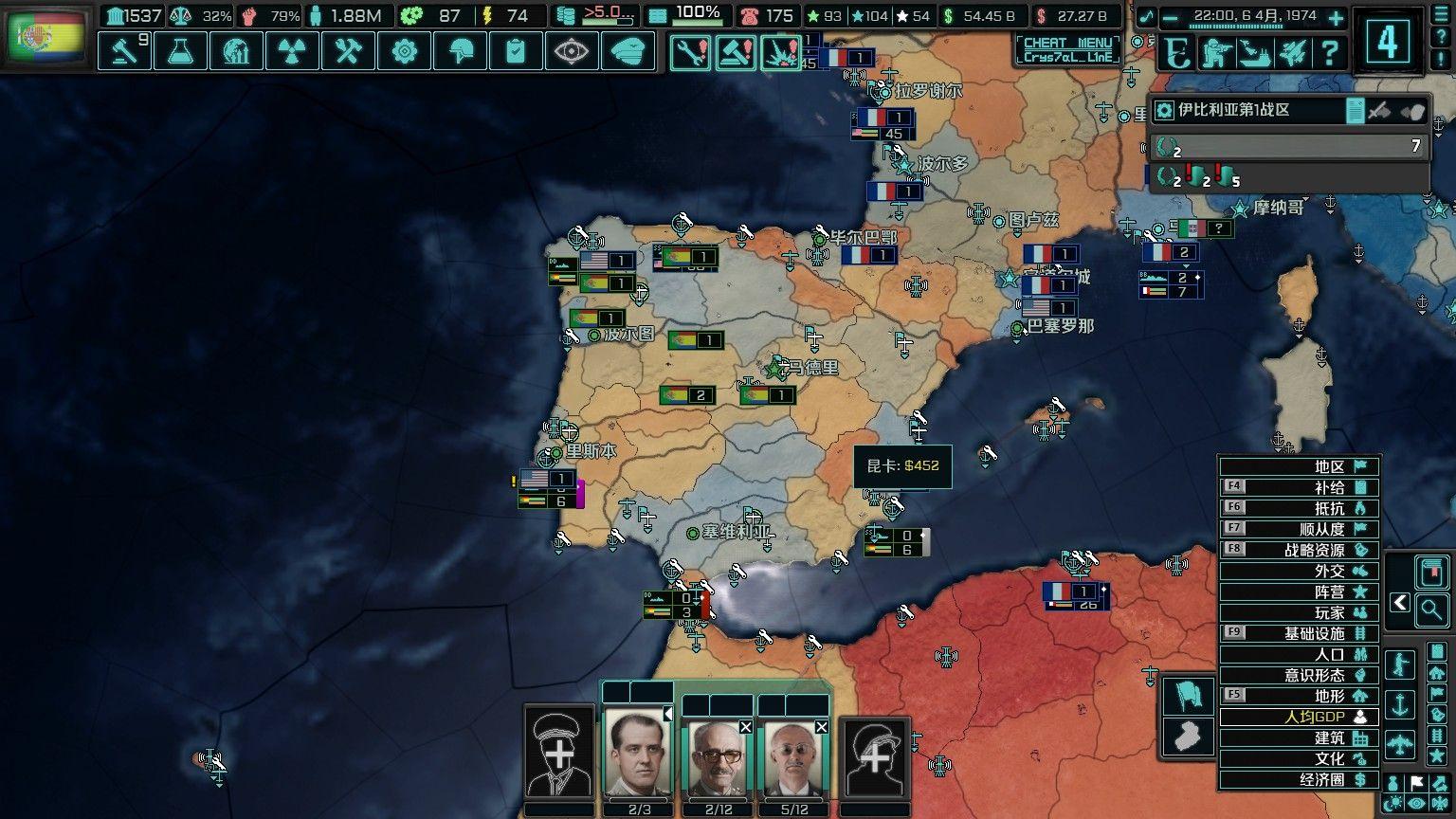Open the 伊比利亚第1战区 theater settings gear
Viewport: 1456px width, 819px height.
pyautogui.click(x=1165, y=111)
